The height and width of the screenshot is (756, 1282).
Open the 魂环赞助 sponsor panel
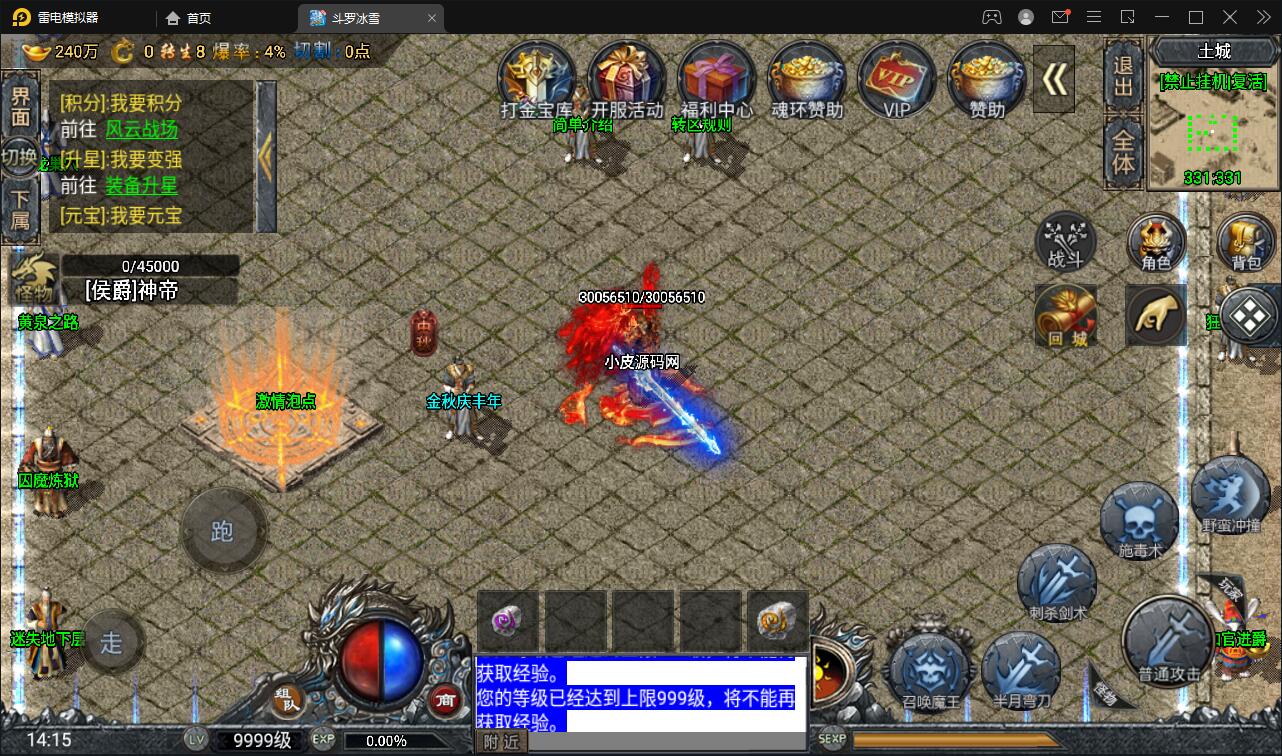[806, 80]
